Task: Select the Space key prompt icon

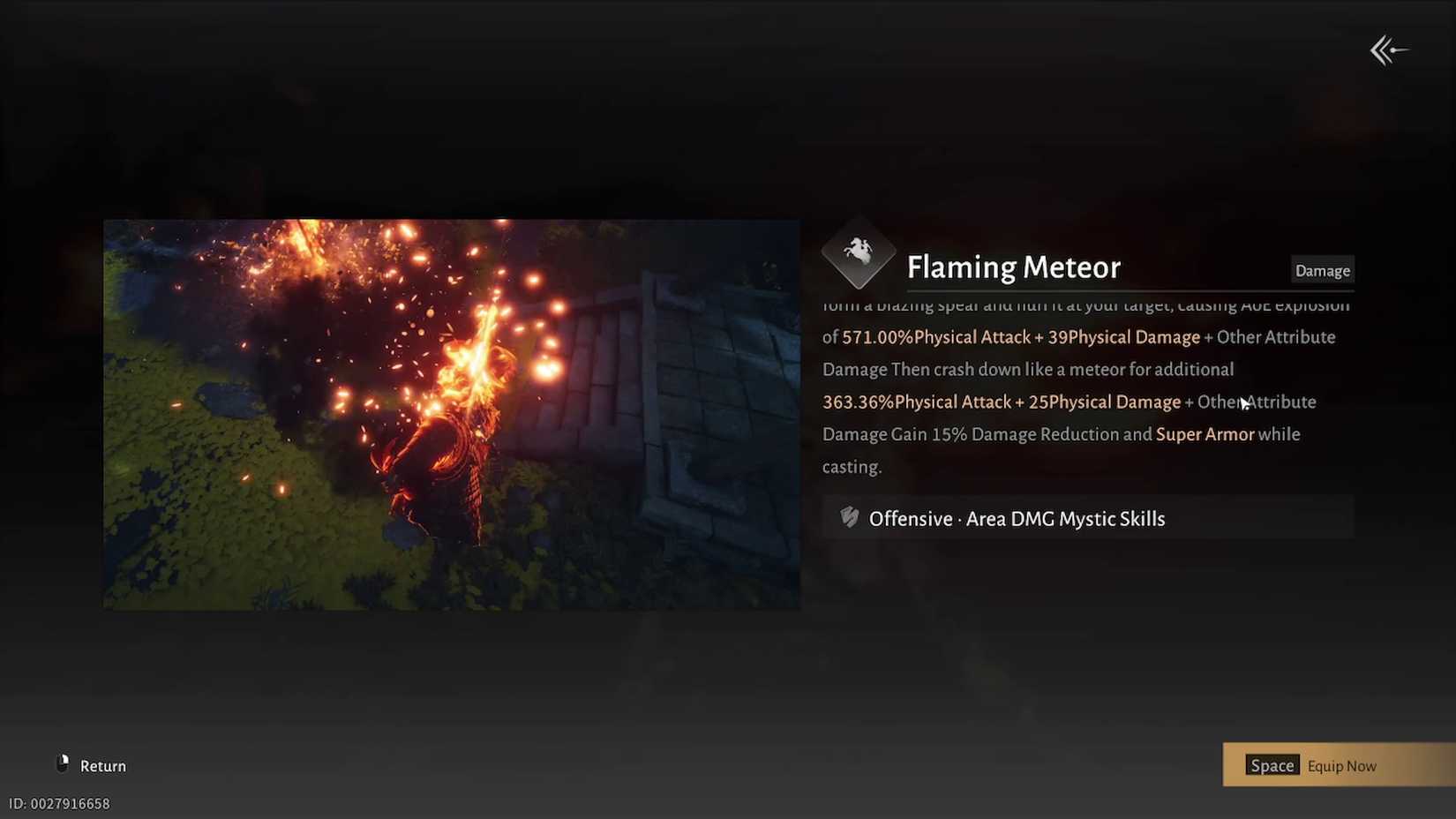Action: point(1272,765)
